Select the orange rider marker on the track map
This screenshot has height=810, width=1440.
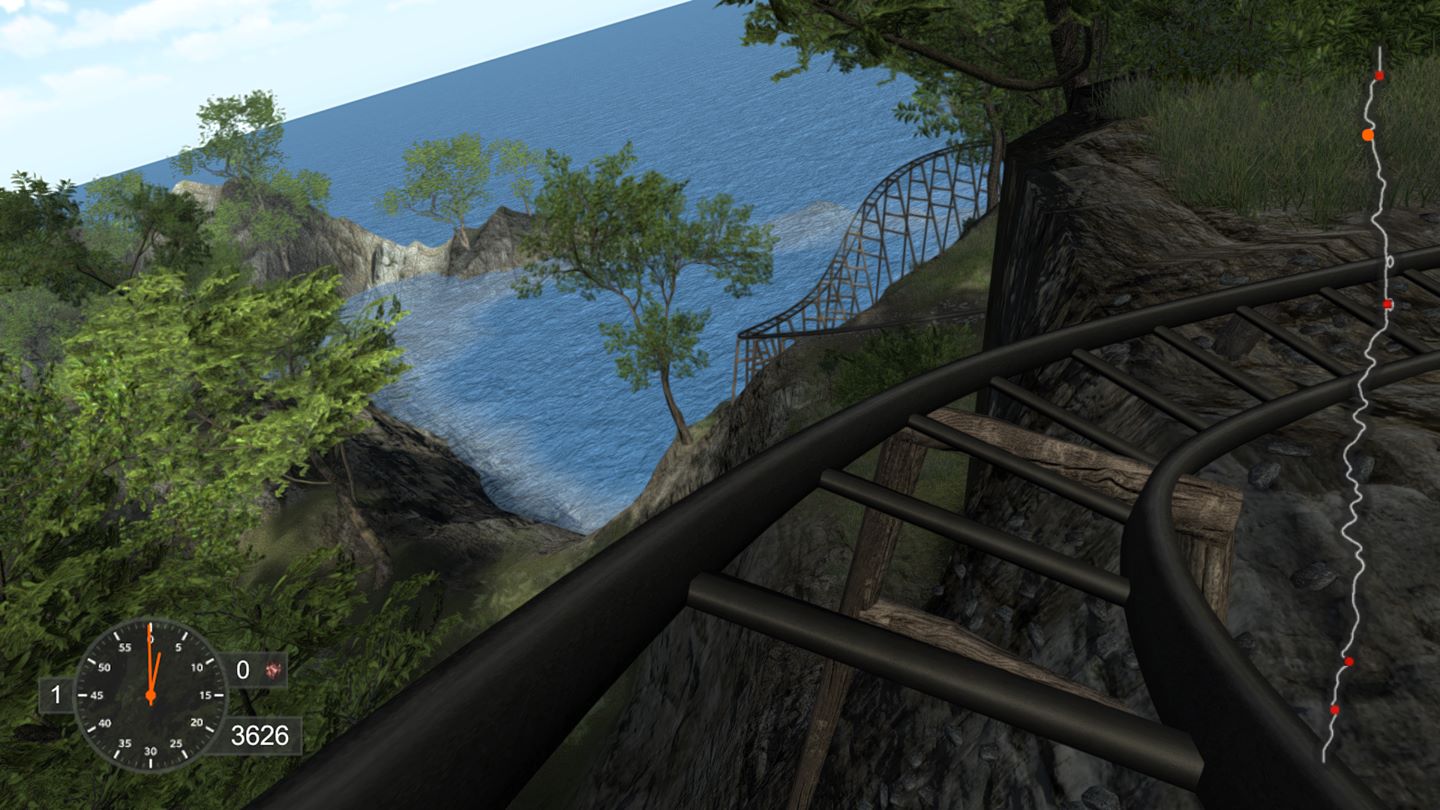point(1369,133)
